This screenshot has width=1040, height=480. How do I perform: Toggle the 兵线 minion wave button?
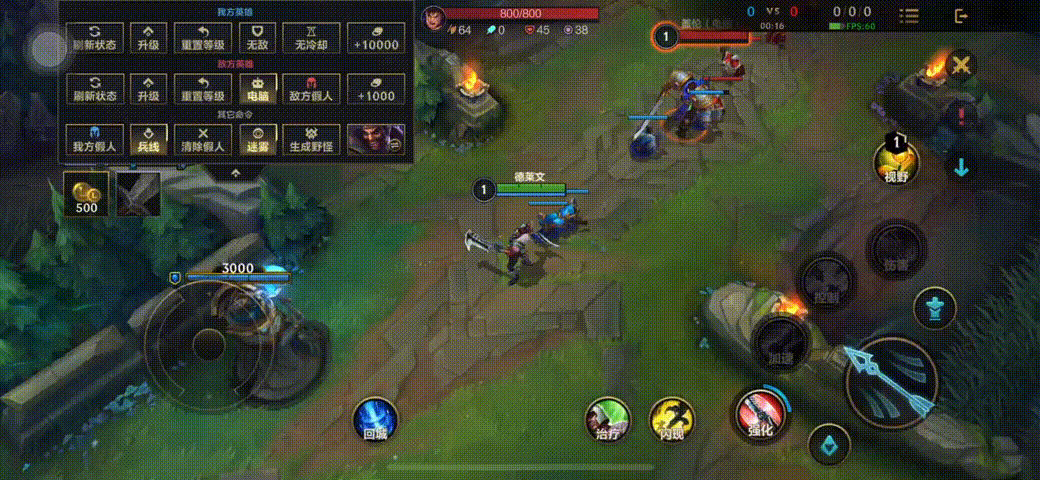pyautogui.click(x=149, y=139)
